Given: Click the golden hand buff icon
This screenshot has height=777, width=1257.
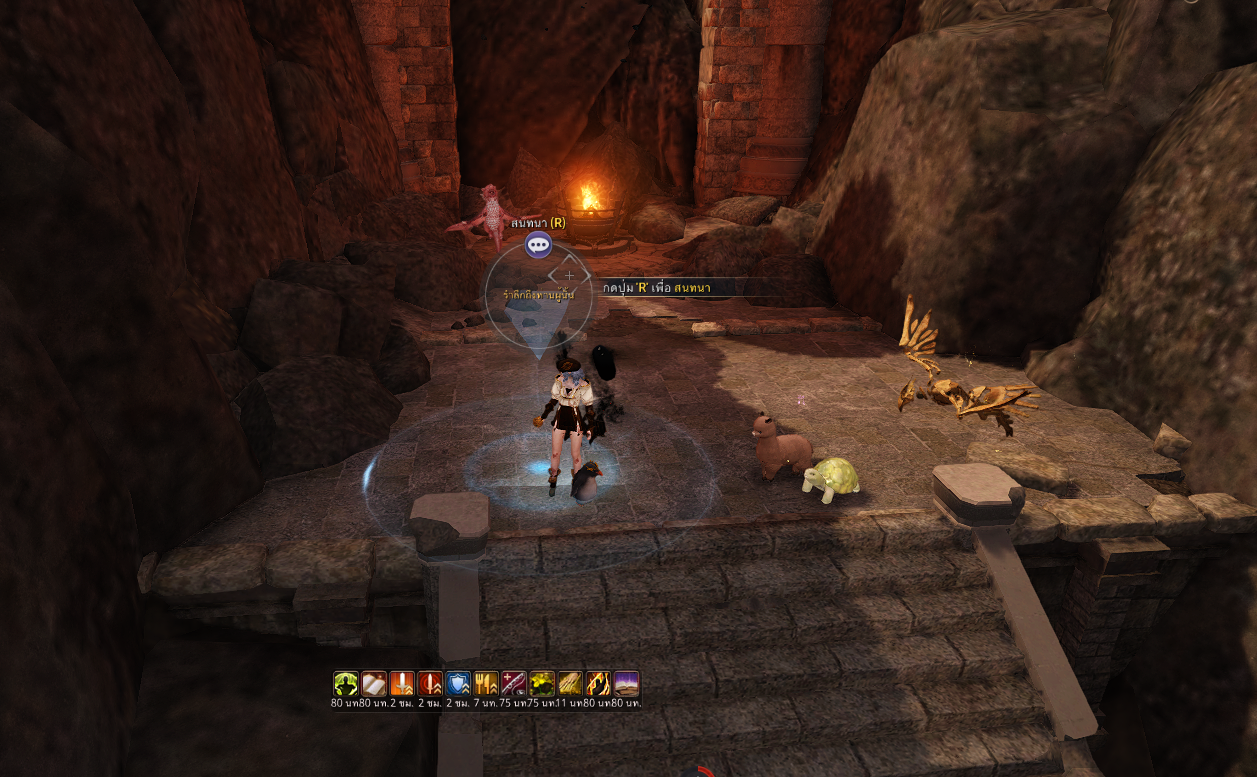Looking at the screenshot, I should 570,684.
